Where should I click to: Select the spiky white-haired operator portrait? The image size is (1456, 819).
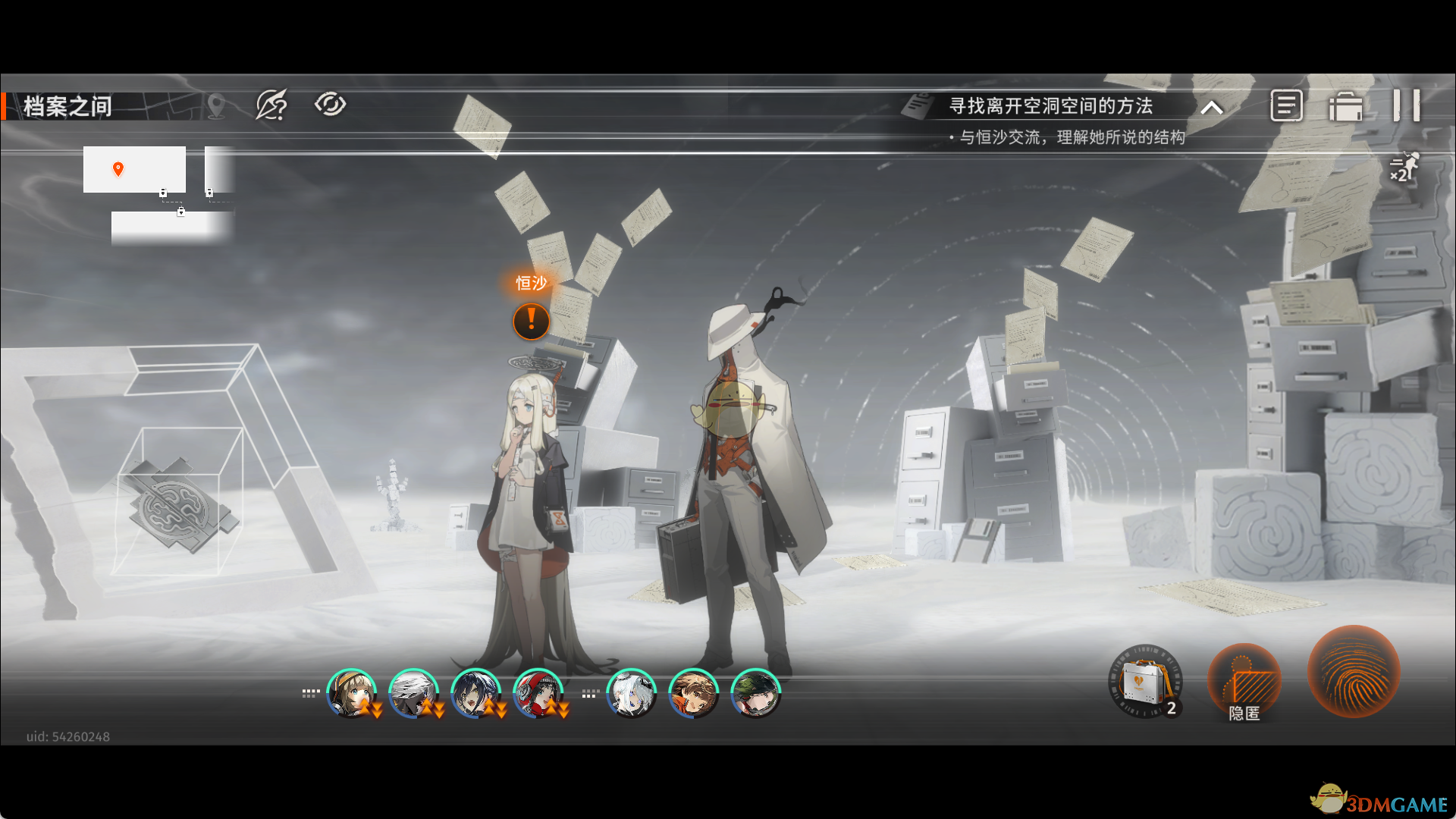(x=413, y=692)
